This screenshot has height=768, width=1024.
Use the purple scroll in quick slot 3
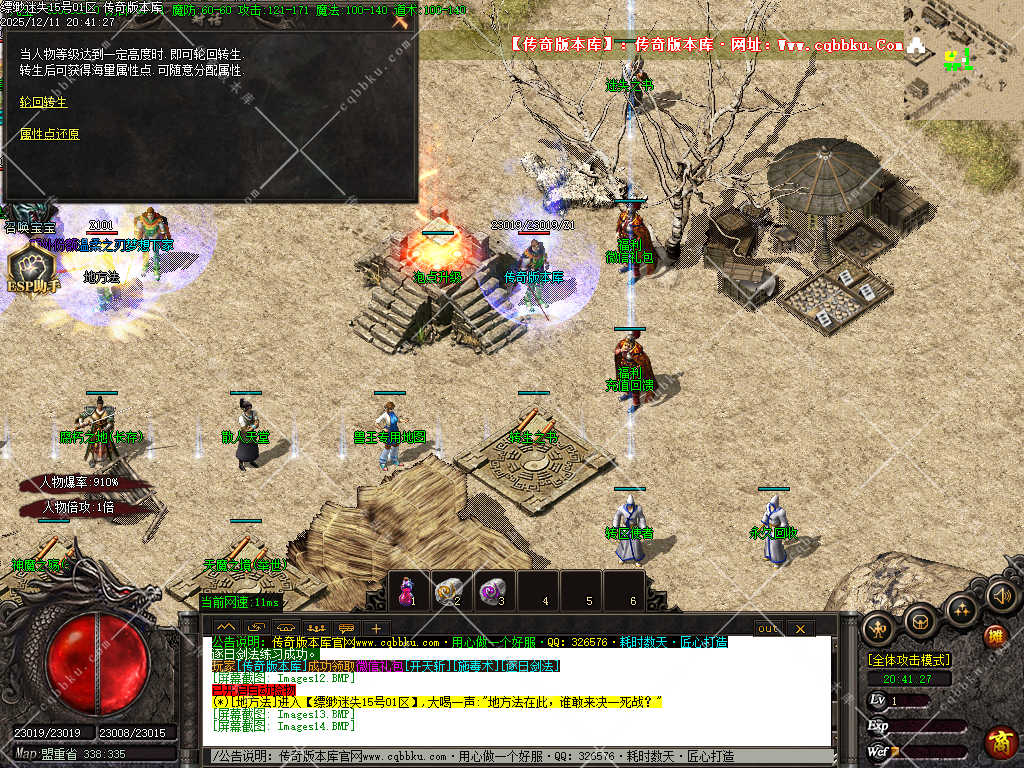492,590
